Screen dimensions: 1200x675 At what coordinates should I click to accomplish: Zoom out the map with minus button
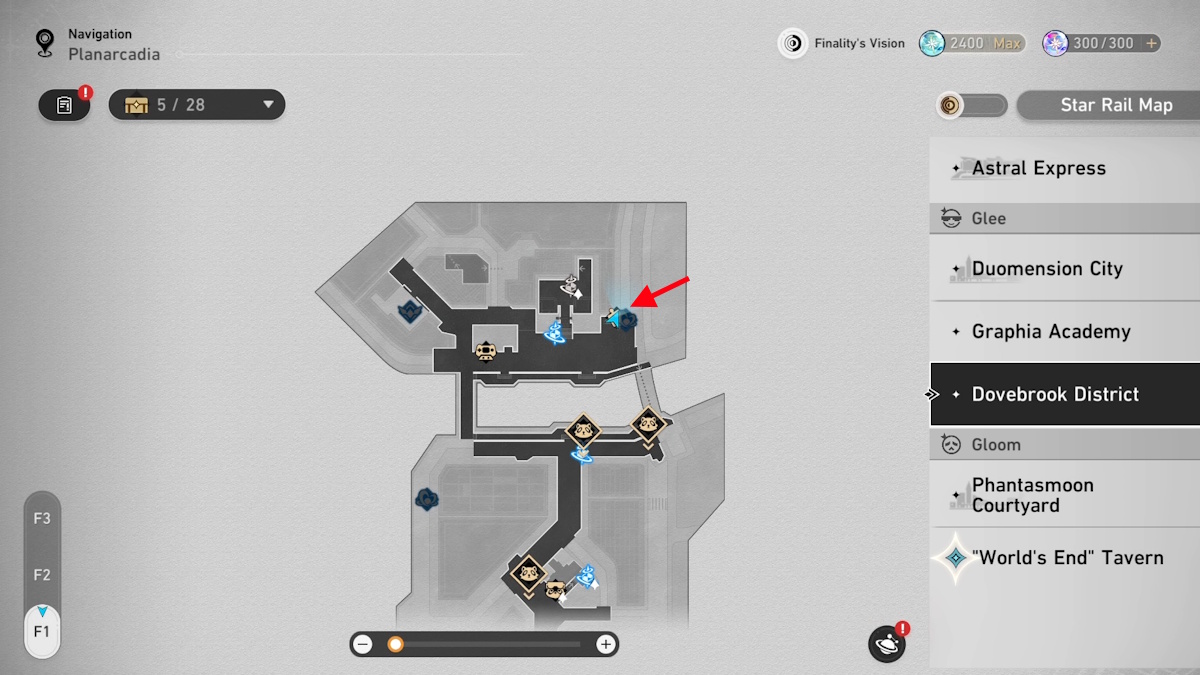pyautogui.click(x=363, y=645)
